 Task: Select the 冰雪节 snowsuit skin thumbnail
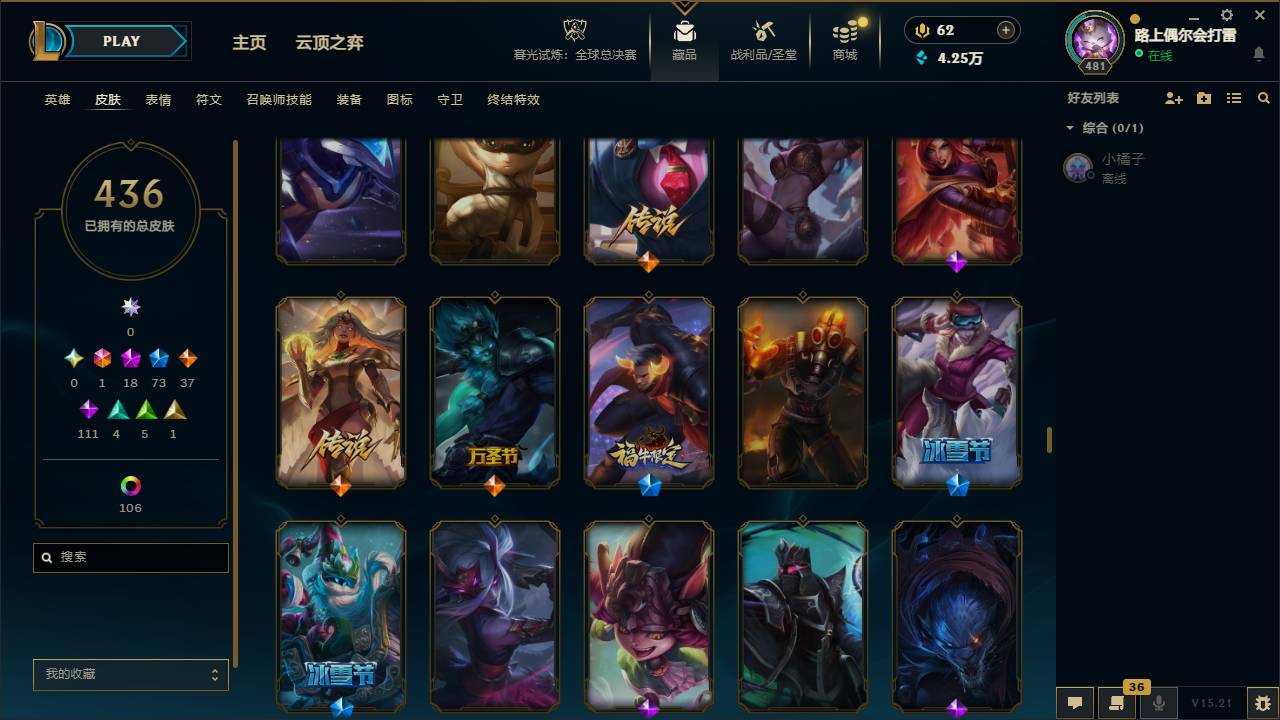click(x=956, y=392)
